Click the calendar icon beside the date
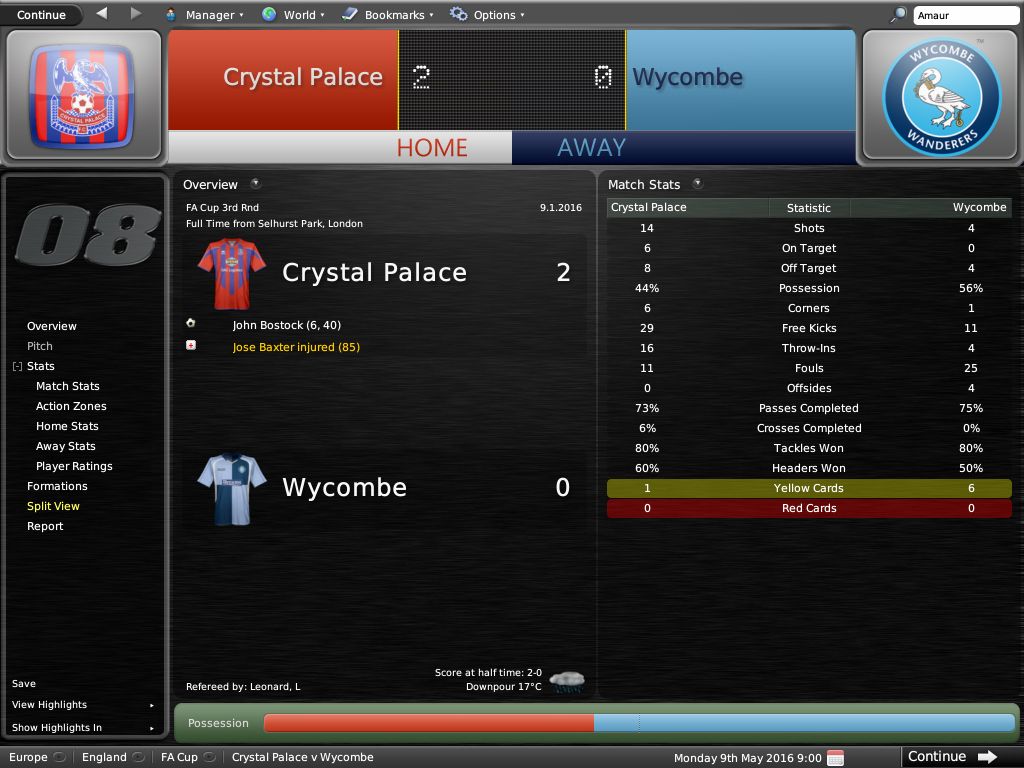The height and width of the screenshot is (768, 1024). 836,757
